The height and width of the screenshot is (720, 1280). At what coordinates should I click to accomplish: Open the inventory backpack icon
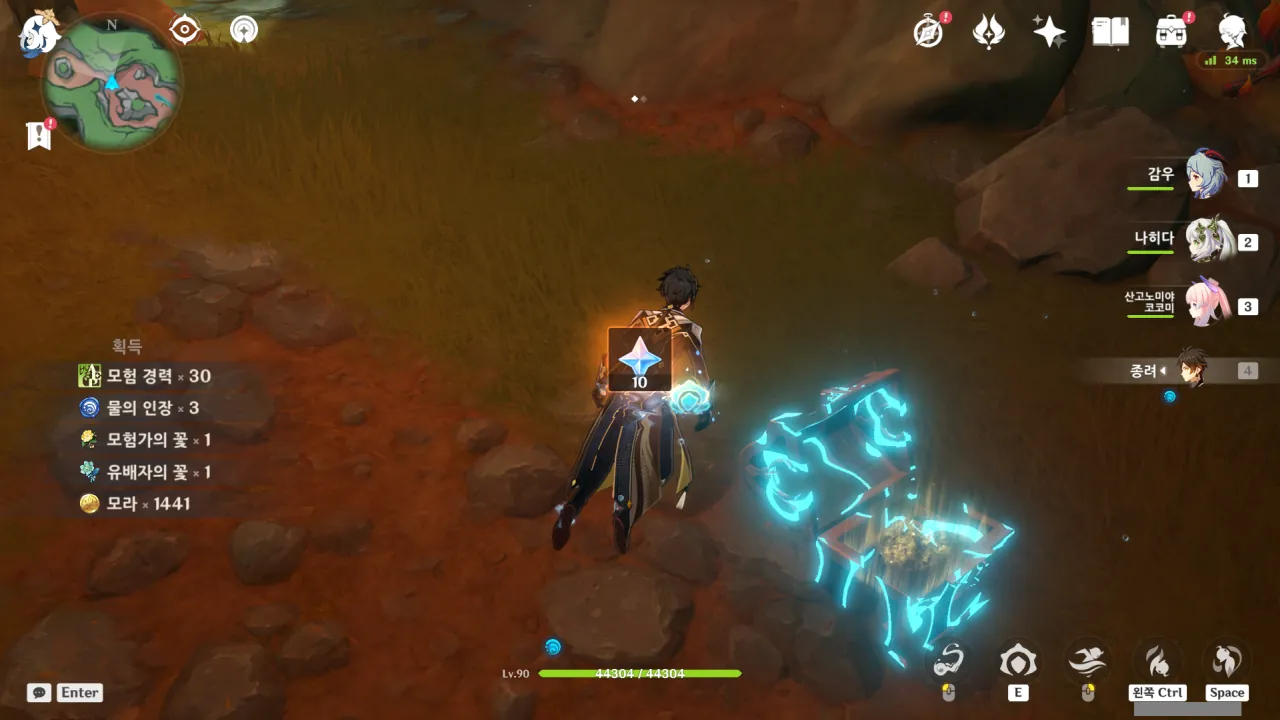1171,32
